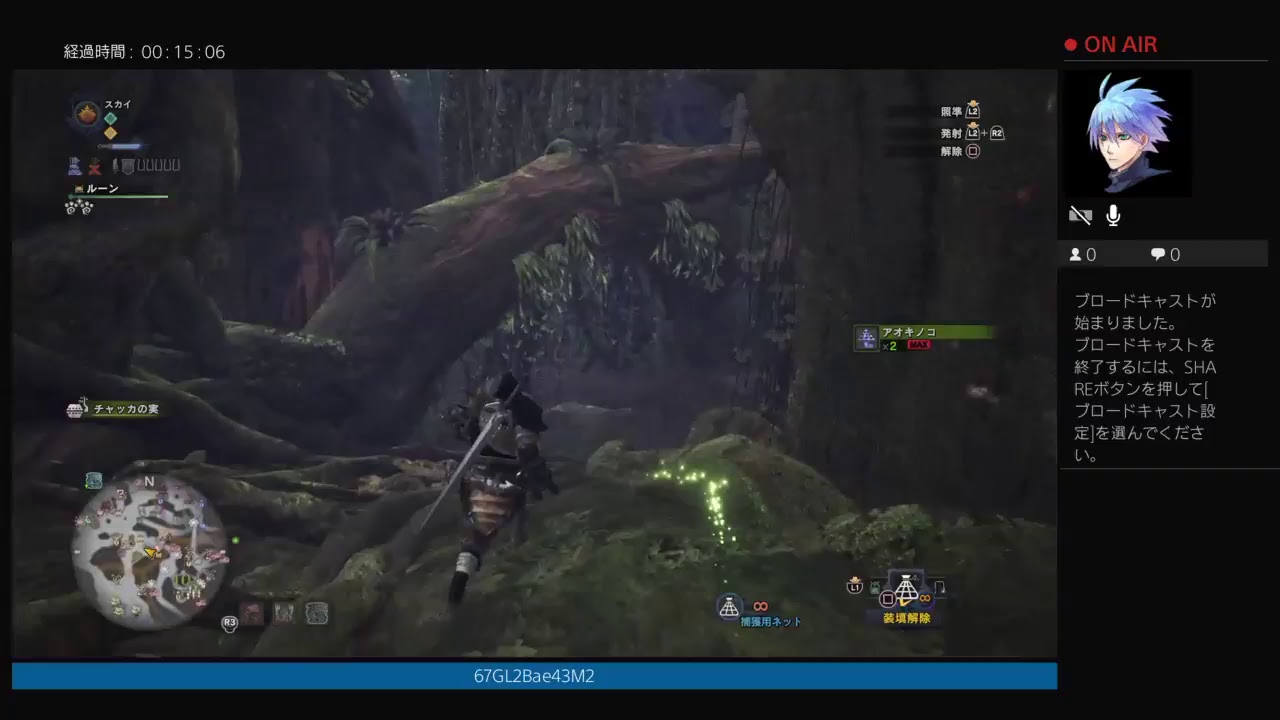Toggle the disabled camera in the broadcast panel

coord(1080,214)
